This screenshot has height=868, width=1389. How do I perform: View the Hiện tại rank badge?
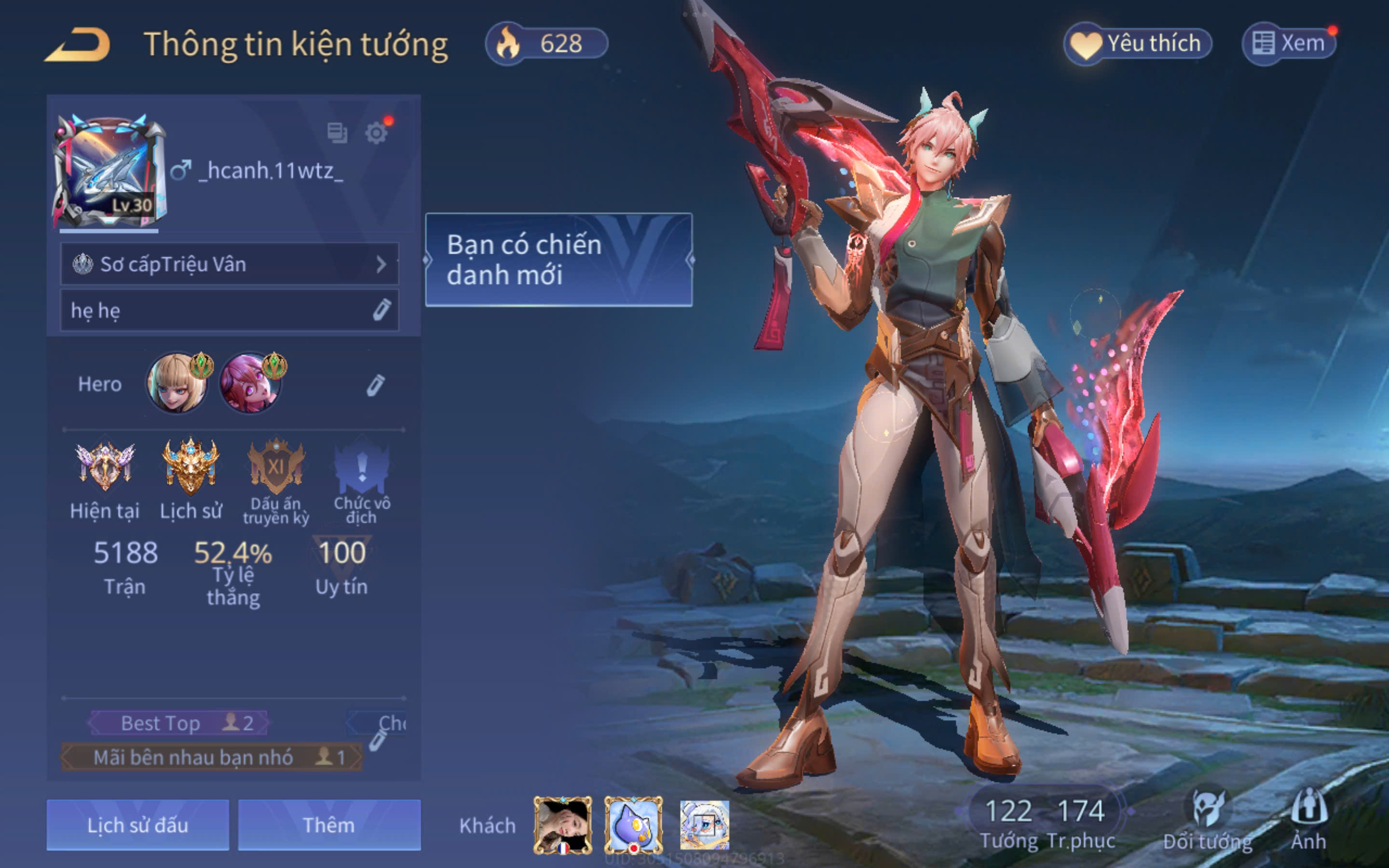coord(105,468)
